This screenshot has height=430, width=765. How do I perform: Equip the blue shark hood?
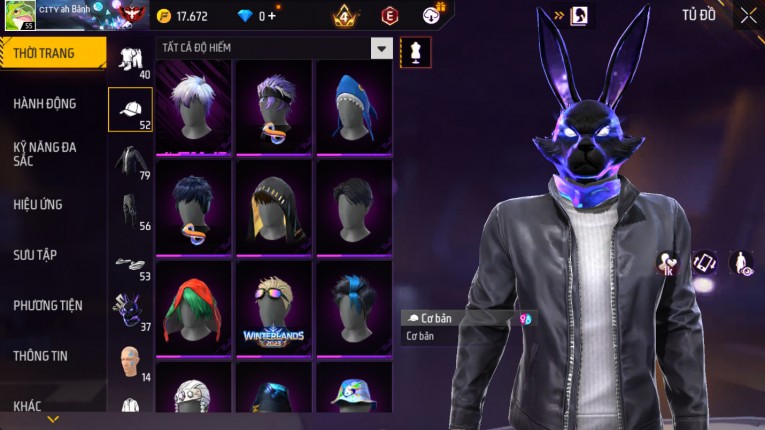(353, 106)
